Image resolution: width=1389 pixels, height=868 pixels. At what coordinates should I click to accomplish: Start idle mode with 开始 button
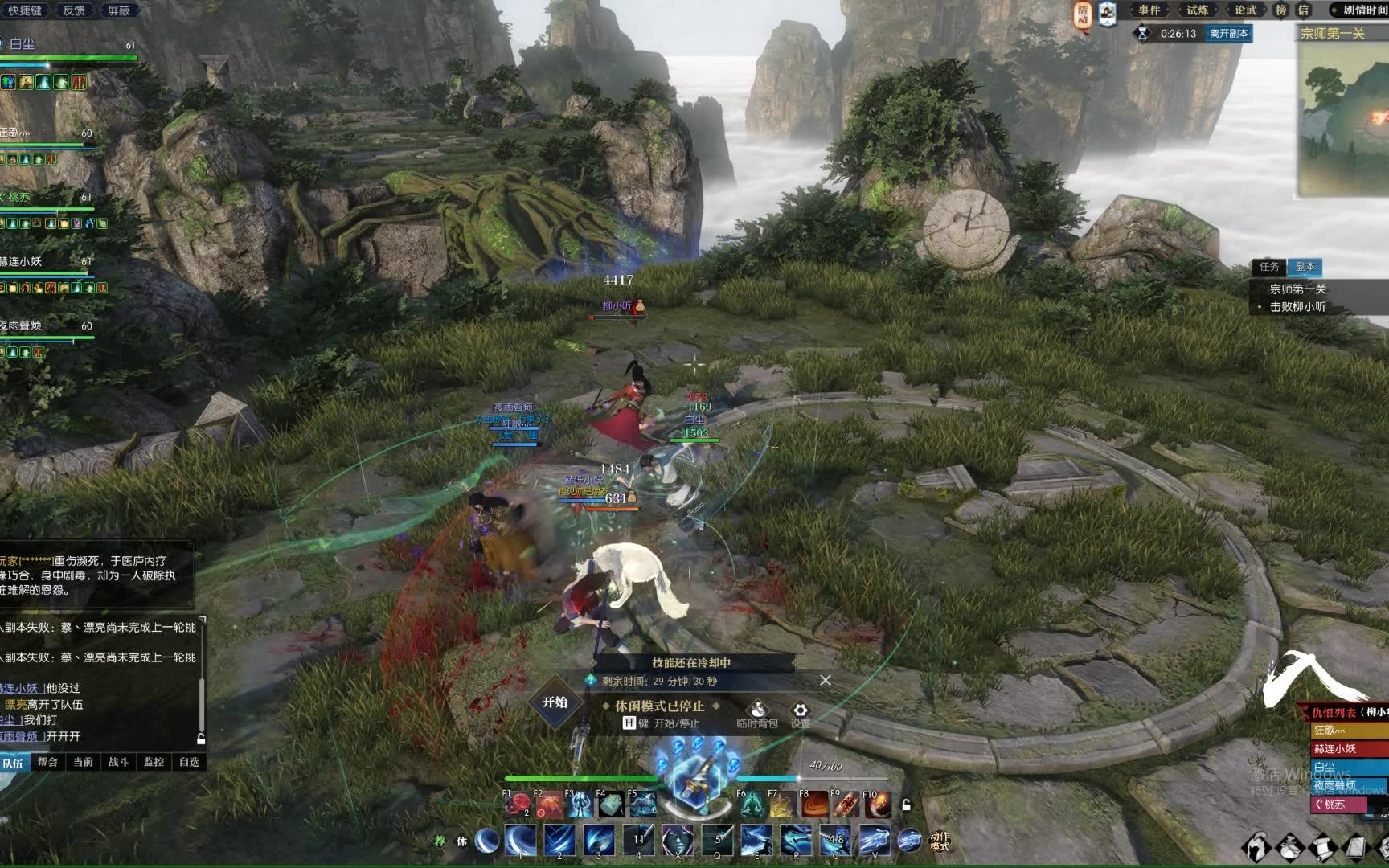pyautogui.click(x=555, y=702)
